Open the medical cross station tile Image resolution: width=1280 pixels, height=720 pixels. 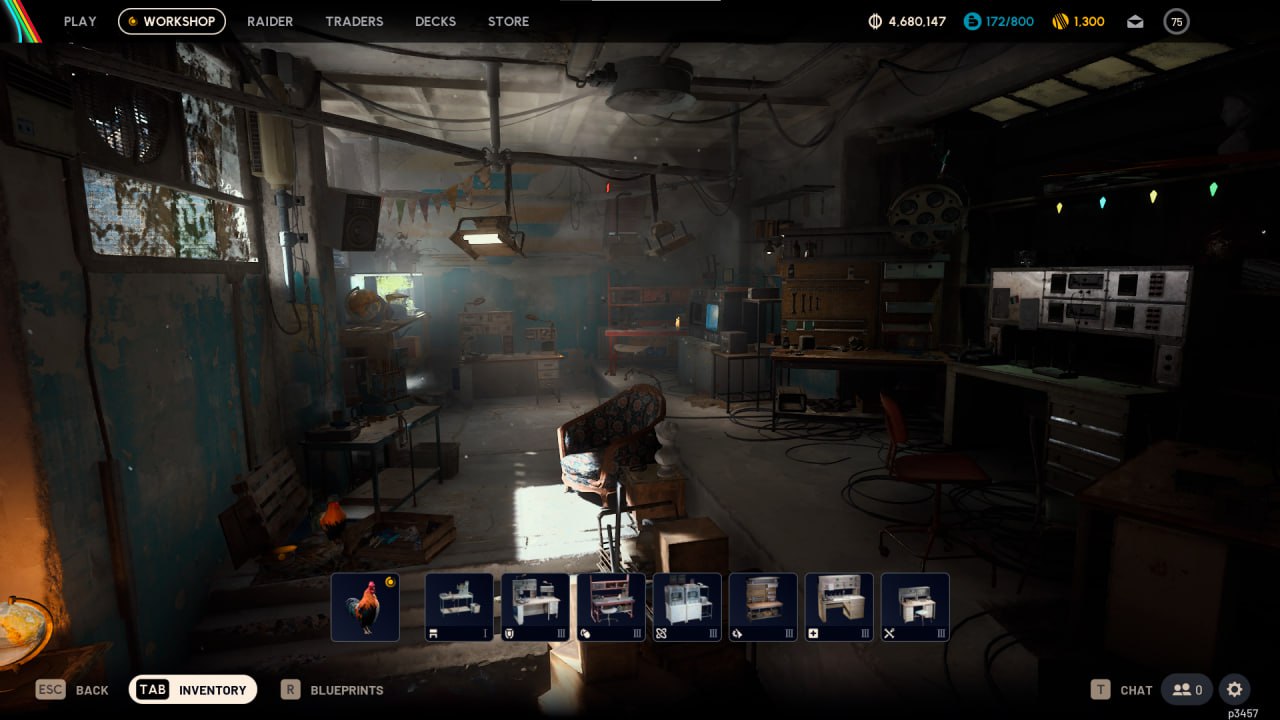point(839,606)
